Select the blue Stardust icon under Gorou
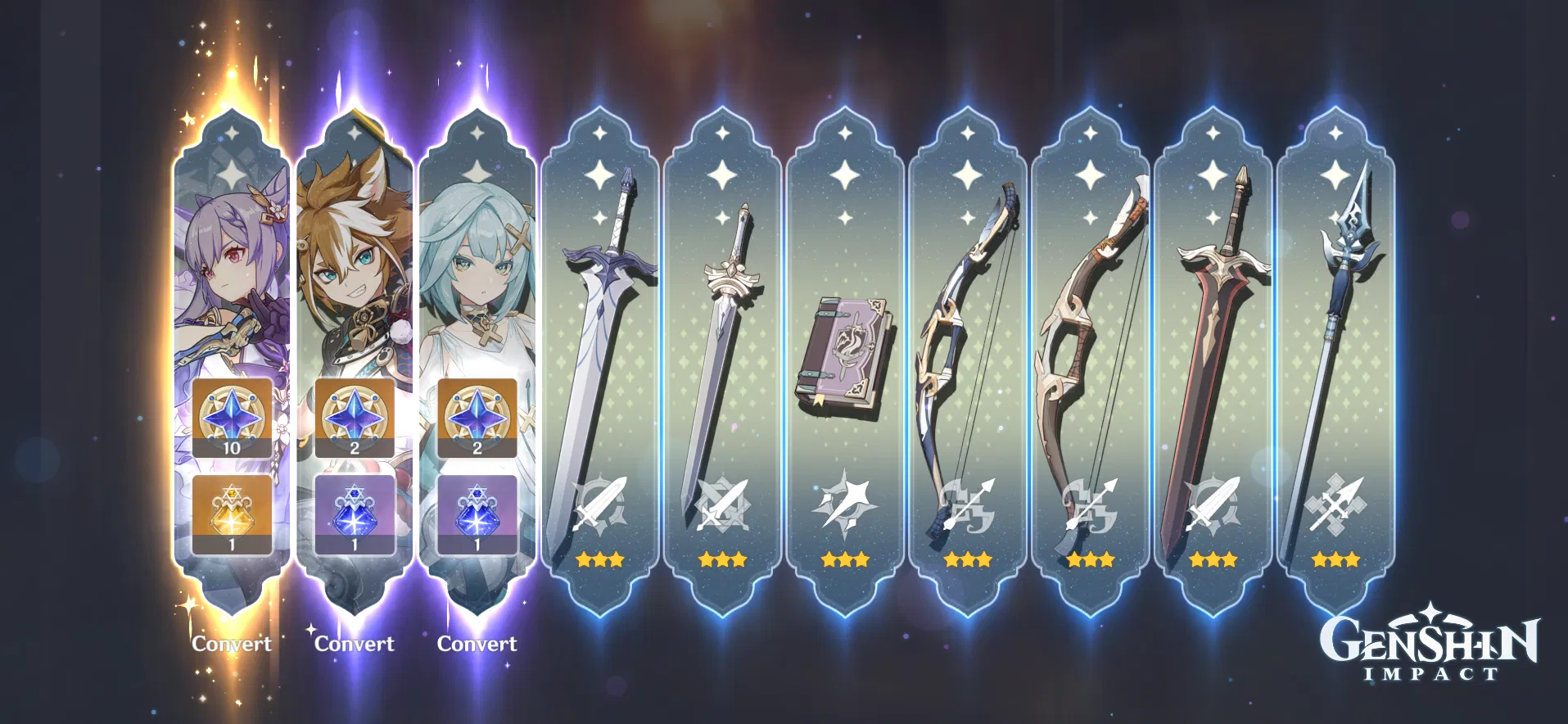Screen dimensions: 1568x724 coord(354,512)
